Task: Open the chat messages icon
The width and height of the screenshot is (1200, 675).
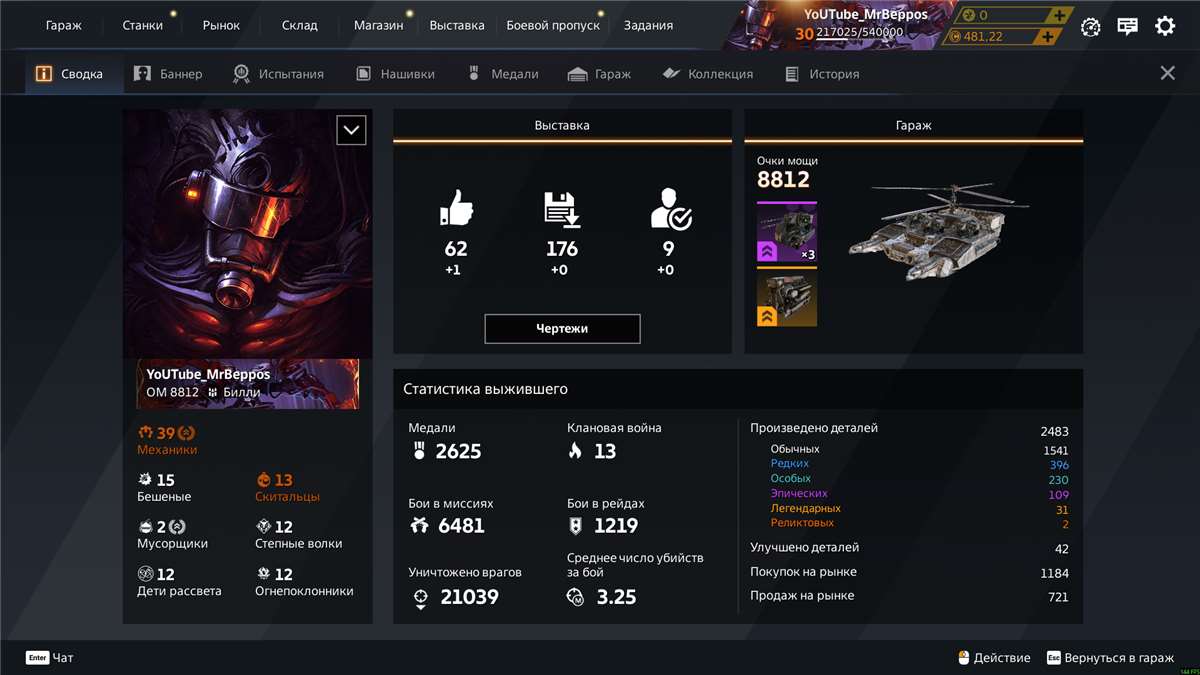Action: pos(1128,27)
